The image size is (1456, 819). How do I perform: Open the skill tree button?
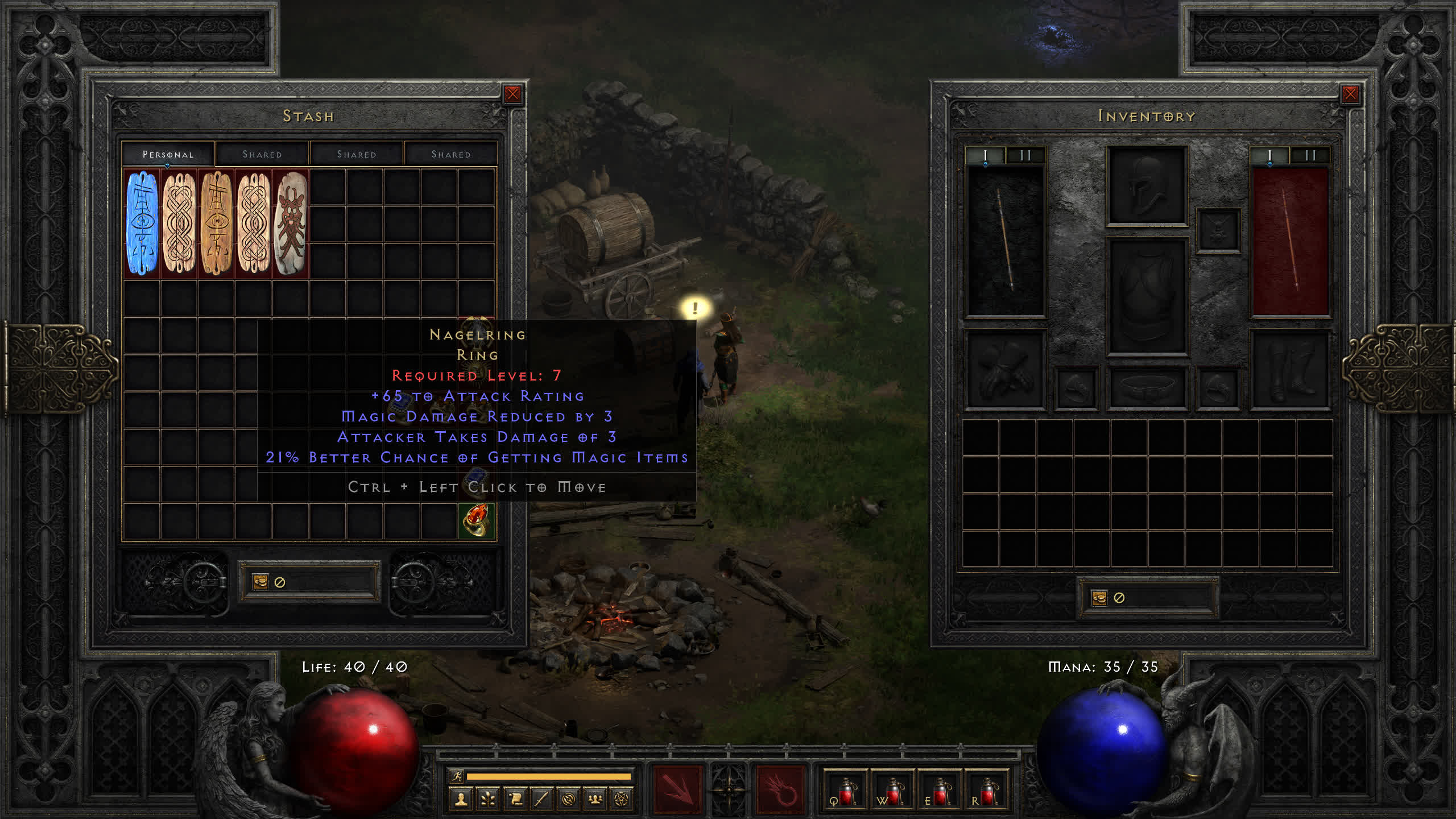pos(488,800)
